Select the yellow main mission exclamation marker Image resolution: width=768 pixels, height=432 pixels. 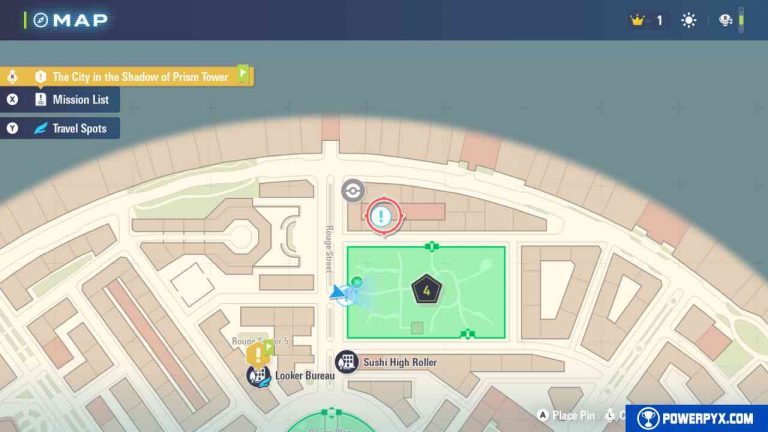(261, 353)
